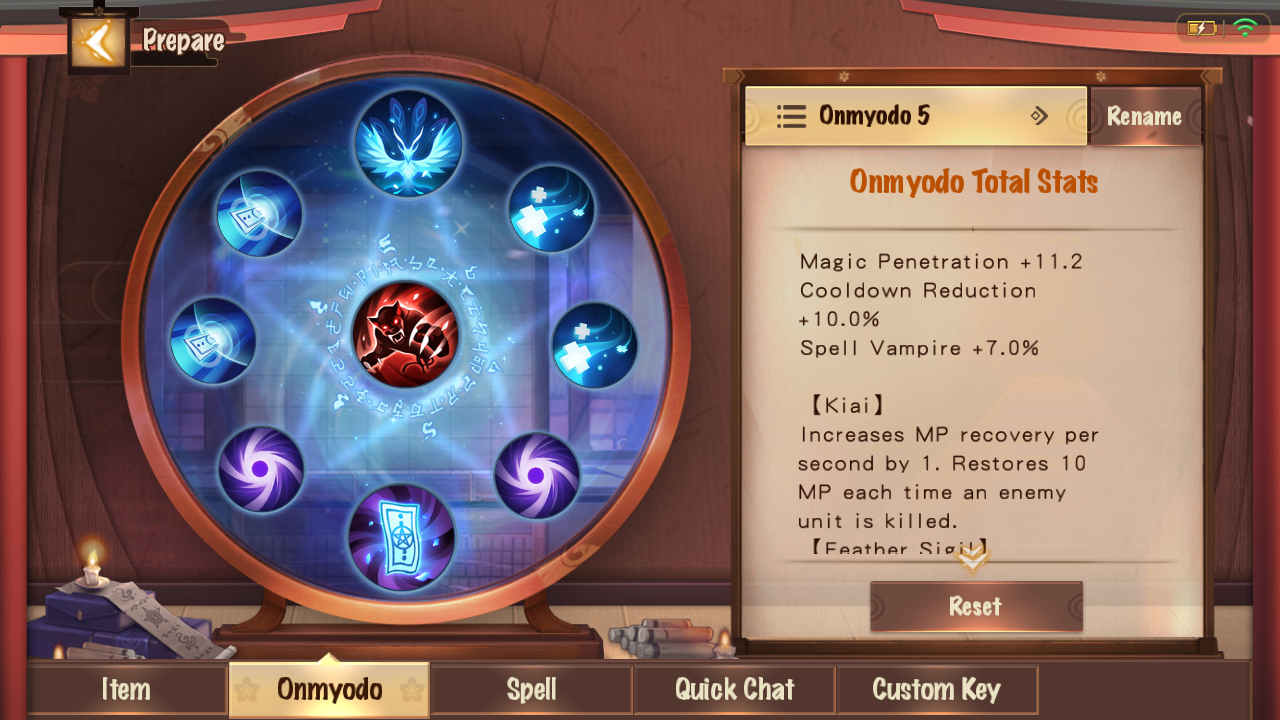This screenshot has width=1280, height=720.
Task: Select the glowing talisman card rune
Action: [x=401, y=538]
